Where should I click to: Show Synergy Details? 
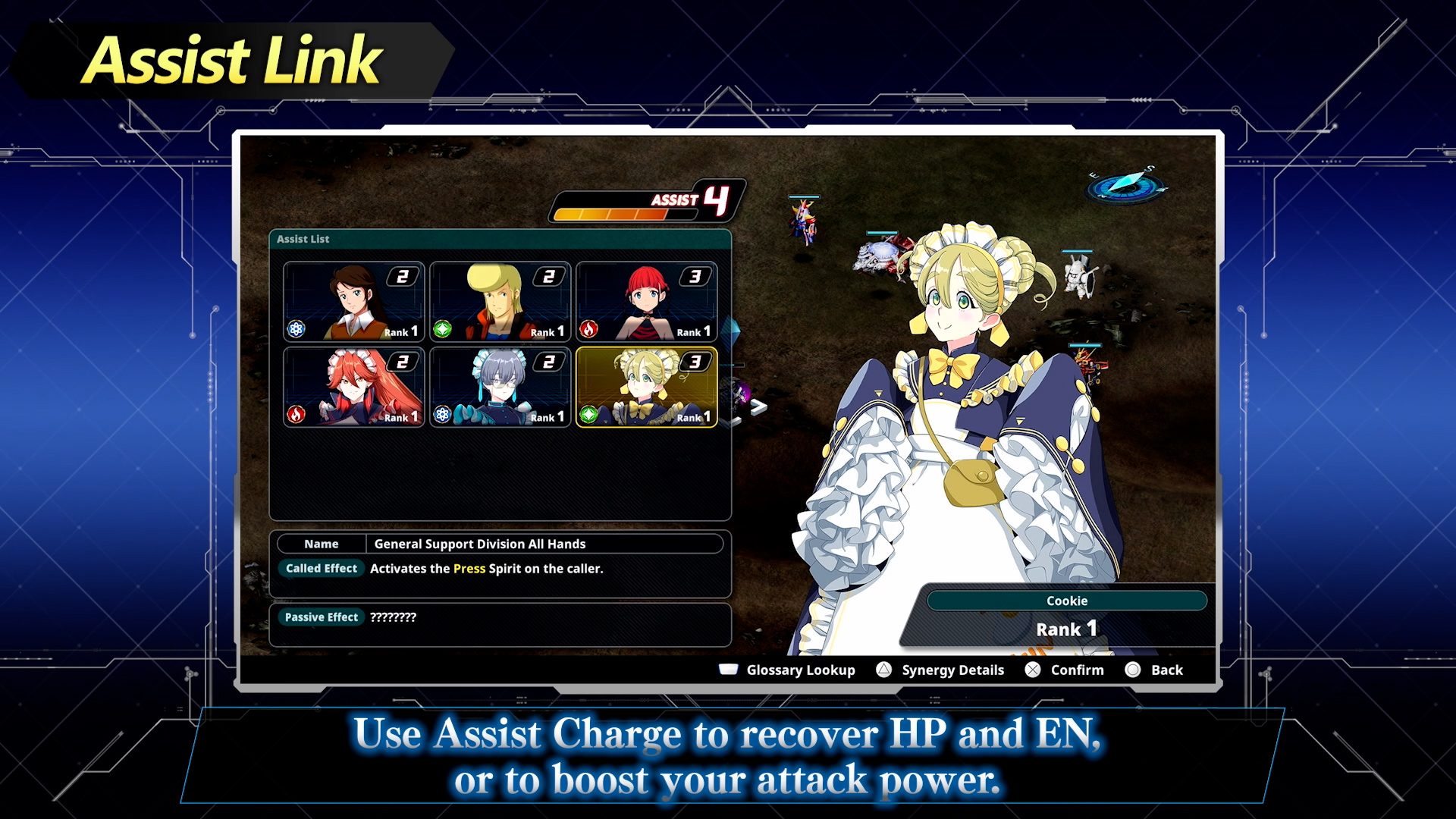click(x=940, y=670)
